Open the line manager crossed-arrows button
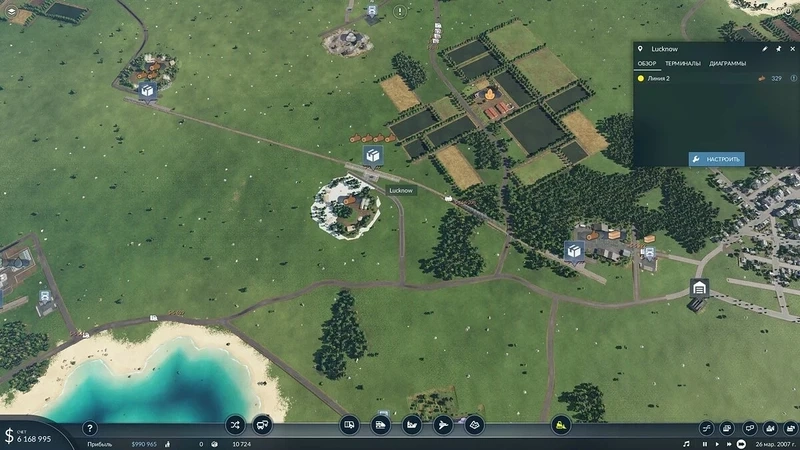Viewport: 800px width, 450px height. (x=235, y=425)
